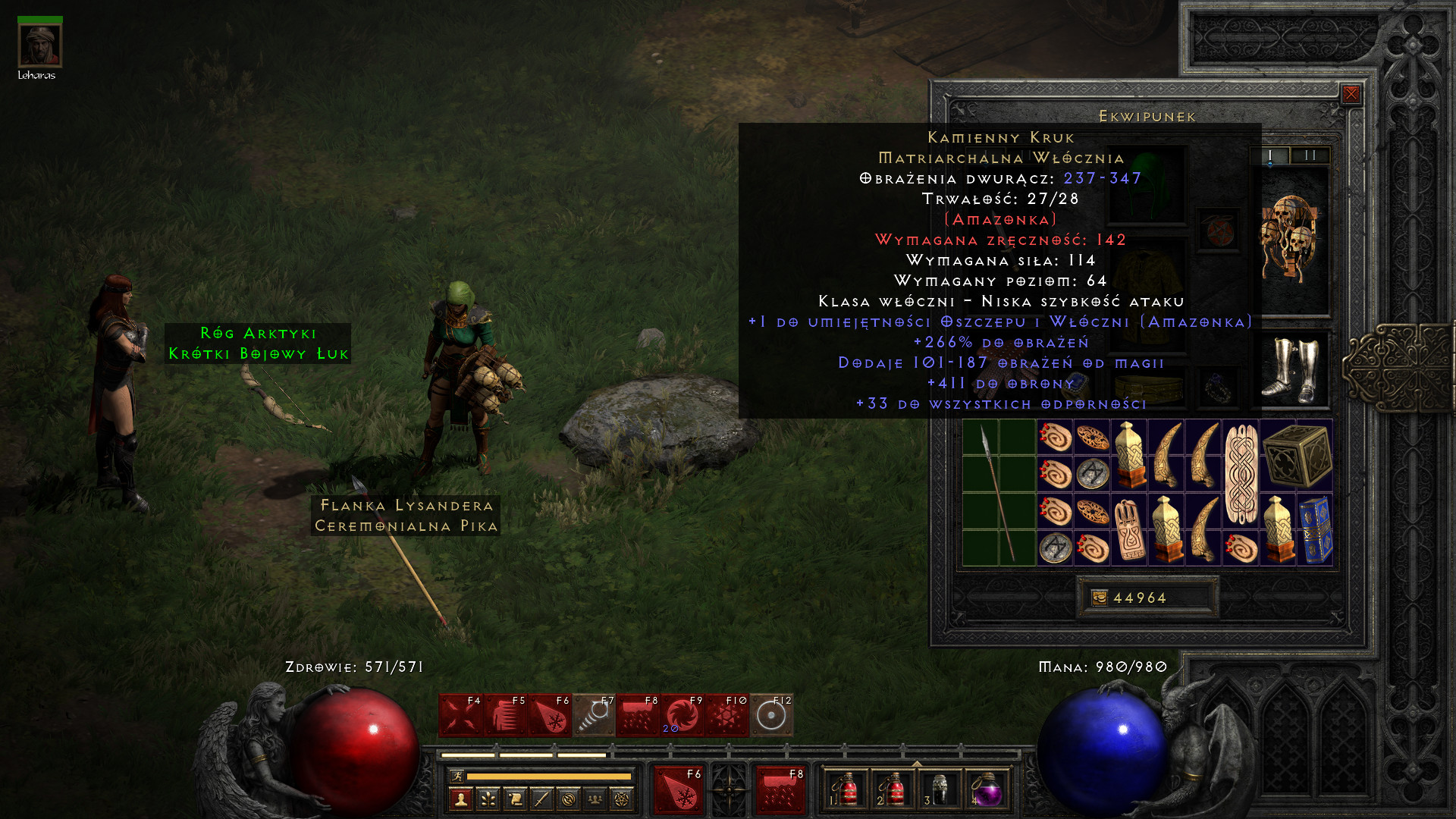Screen dimensions: 1456x819
Task: Select weapon set I tab
Action: pyautogui.click(x=1270, y=155)
